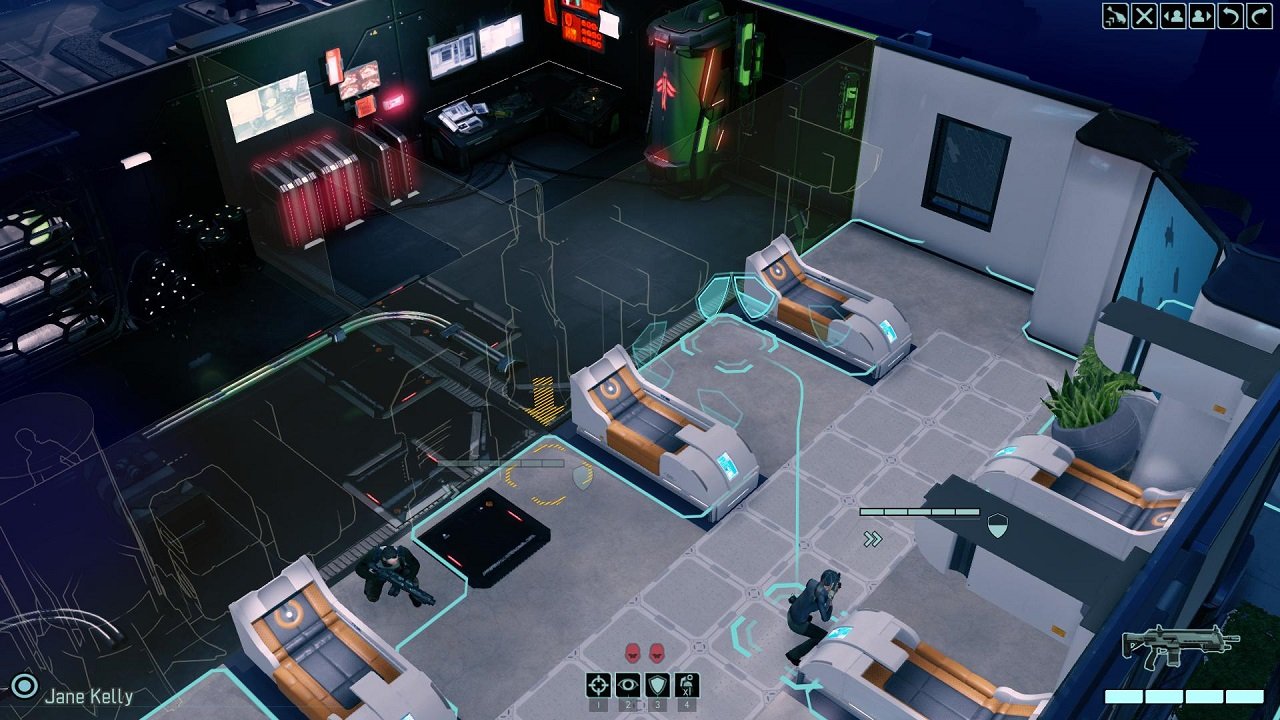Switch to the previous soldier
Image resolution: width=1280 pixels, height=720 pixels.
click(1174, 16)
